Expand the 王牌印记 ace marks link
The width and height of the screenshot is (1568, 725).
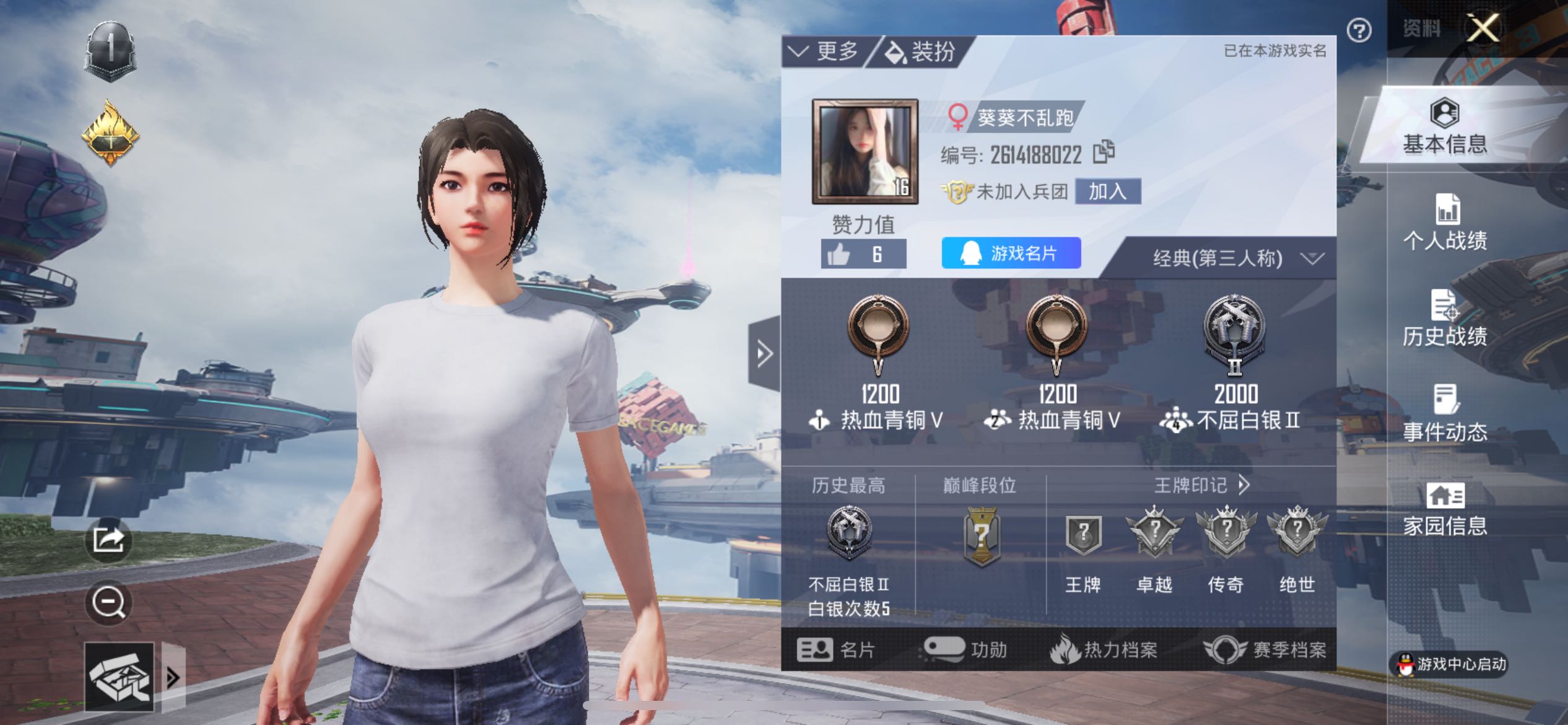pyautogui.click(x=1201, y=485)
